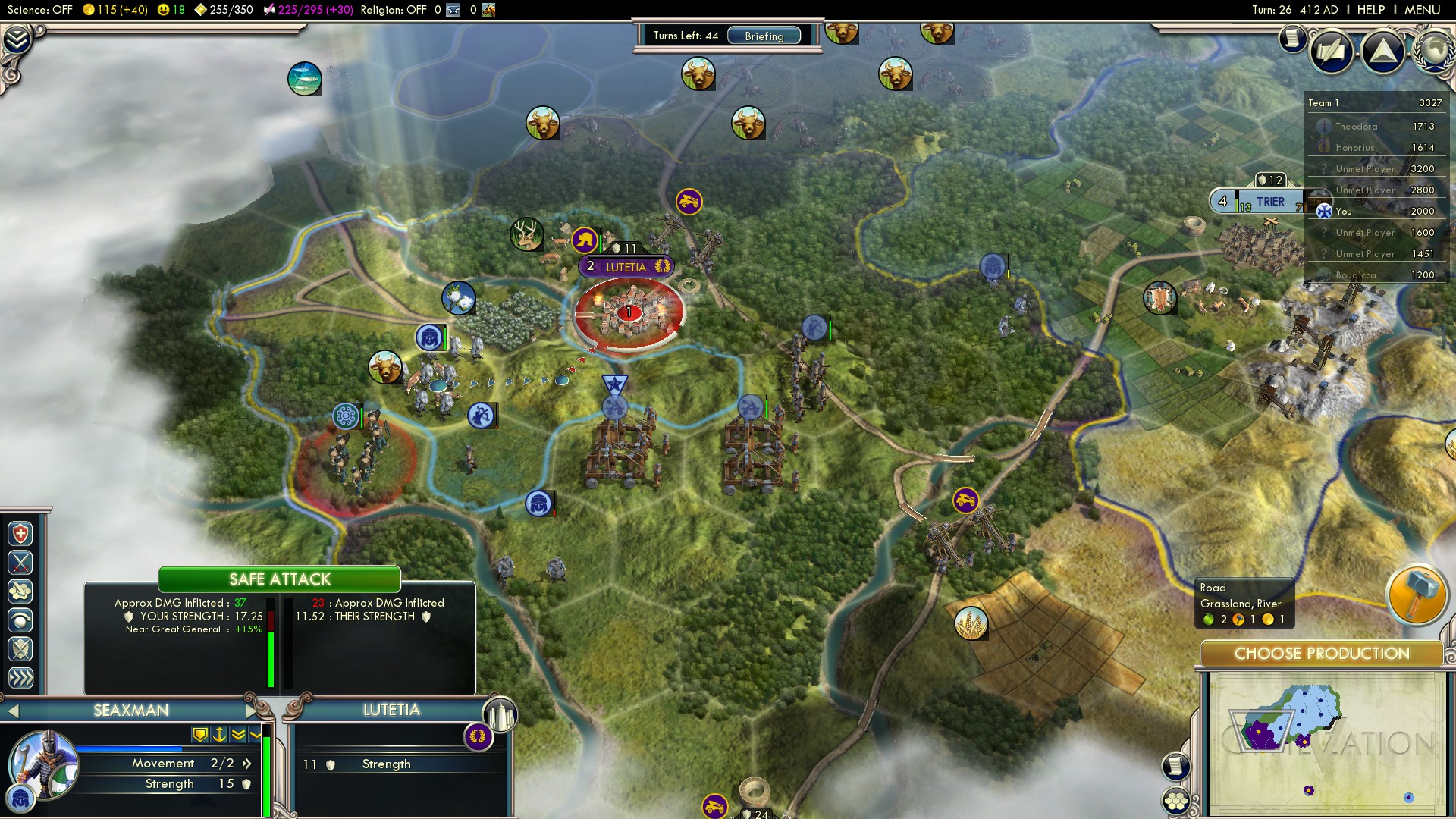
Task: Open the Alert/Fortify shield action
Action: 20,649
